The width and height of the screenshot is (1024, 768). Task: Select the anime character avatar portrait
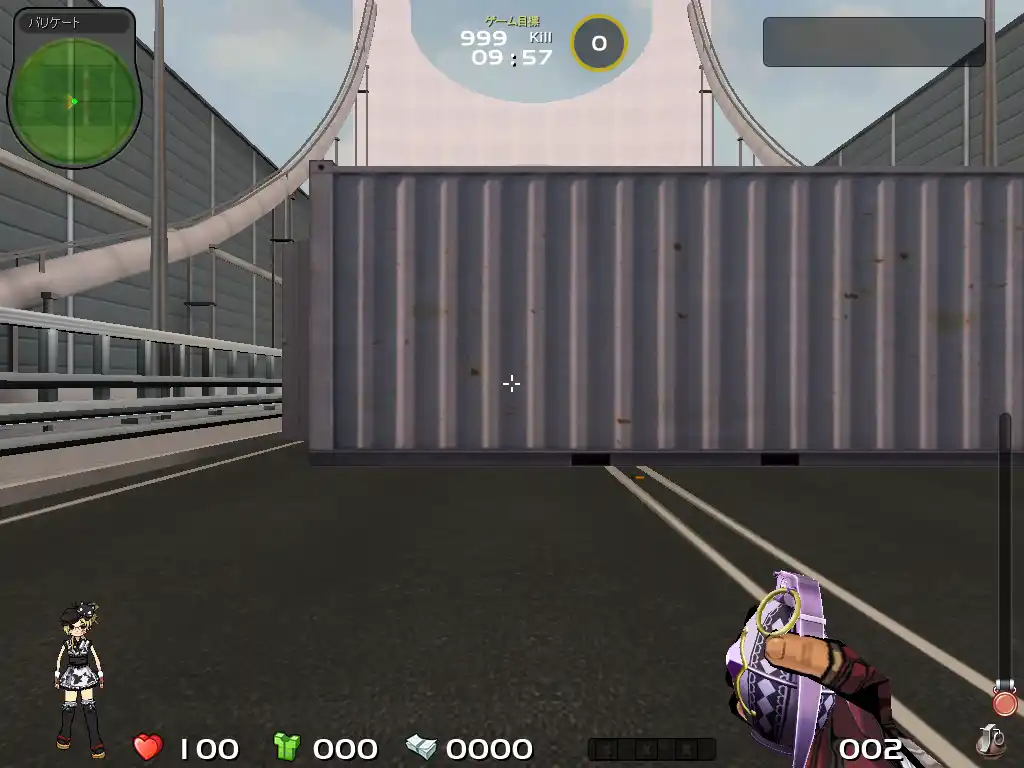point(80,678)
